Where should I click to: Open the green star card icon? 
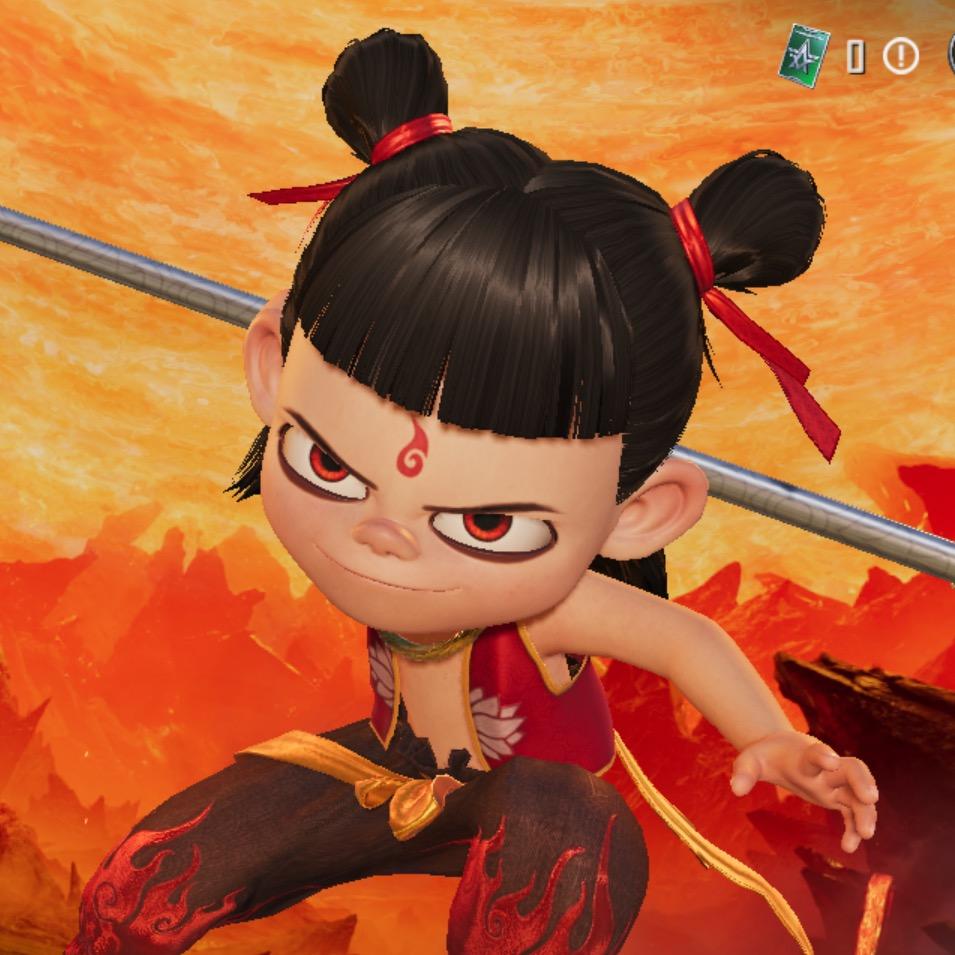point(805,56)
